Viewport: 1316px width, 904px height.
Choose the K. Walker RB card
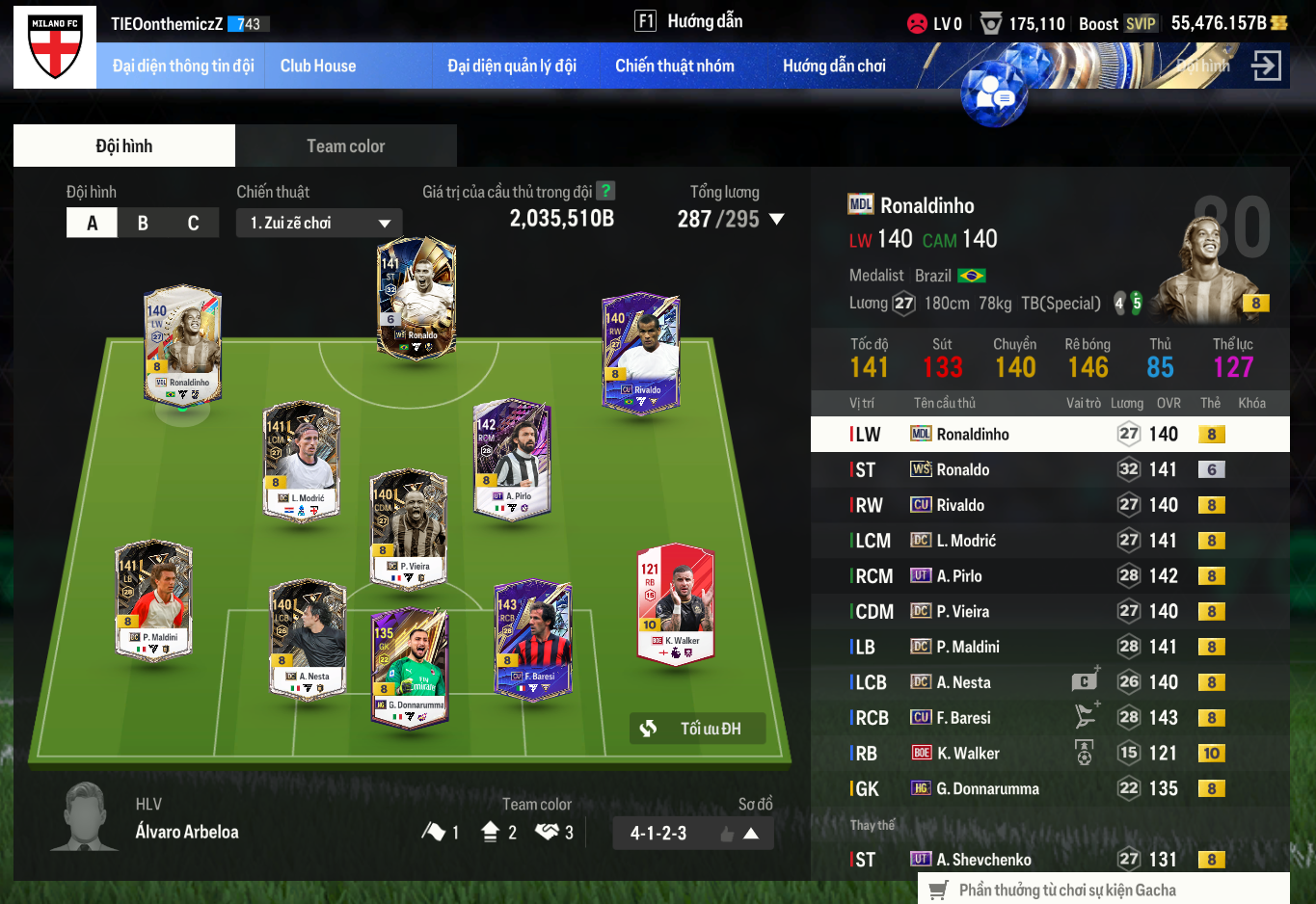coord(676,605)
